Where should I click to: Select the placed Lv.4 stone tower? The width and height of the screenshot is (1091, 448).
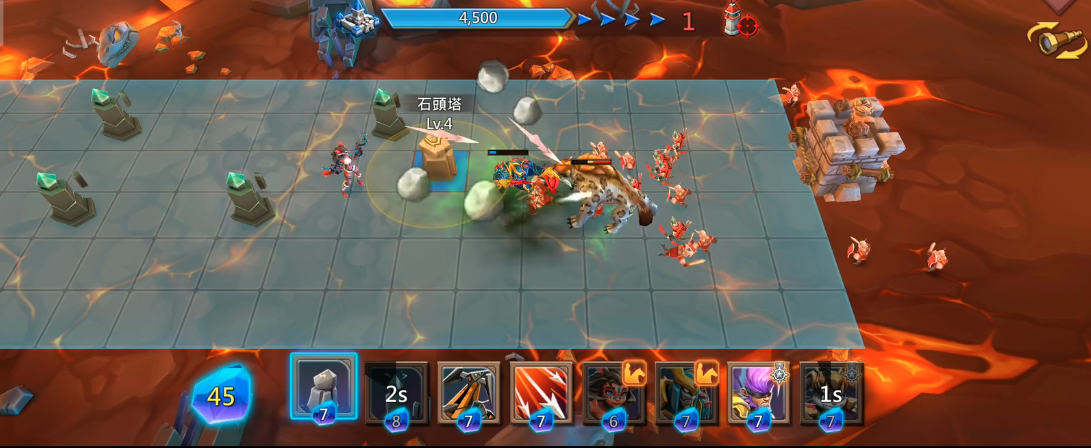437,157
